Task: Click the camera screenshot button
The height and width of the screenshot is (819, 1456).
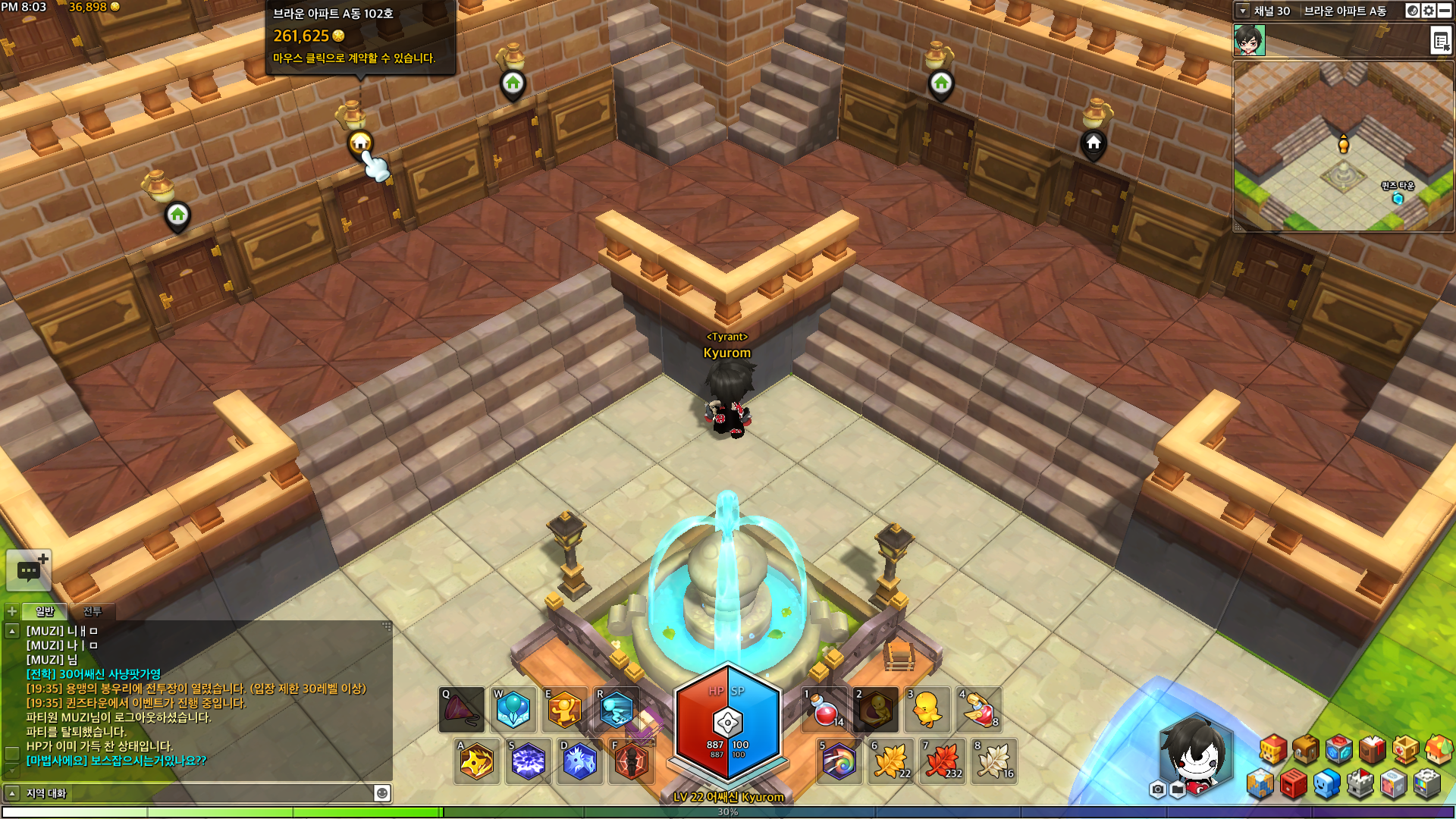Action: (x=1157, y=790)
